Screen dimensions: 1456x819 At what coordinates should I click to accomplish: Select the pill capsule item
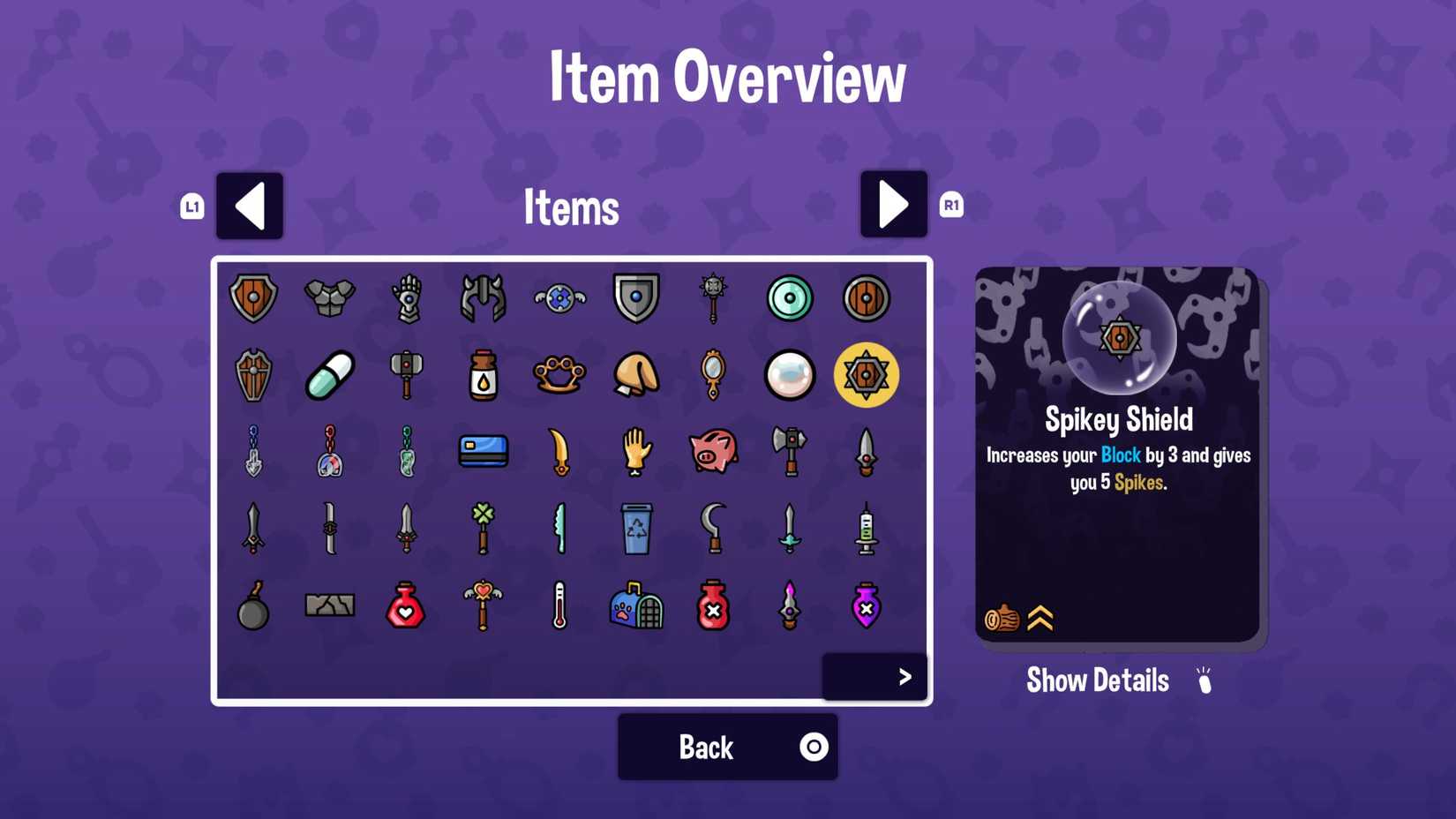(329, 374)
